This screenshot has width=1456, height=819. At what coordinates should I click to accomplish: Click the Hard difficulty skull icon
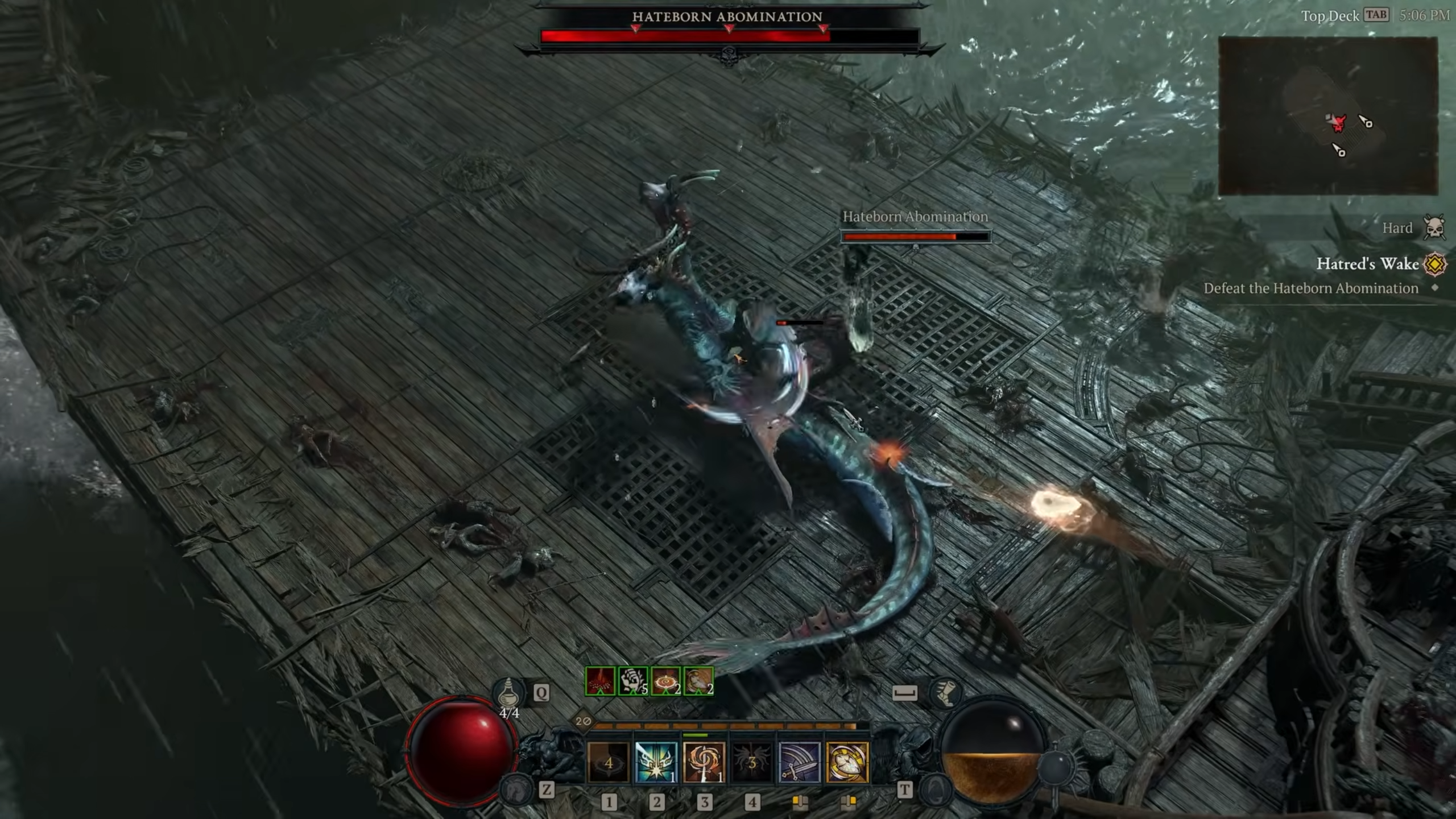(x=1434, y=227)
